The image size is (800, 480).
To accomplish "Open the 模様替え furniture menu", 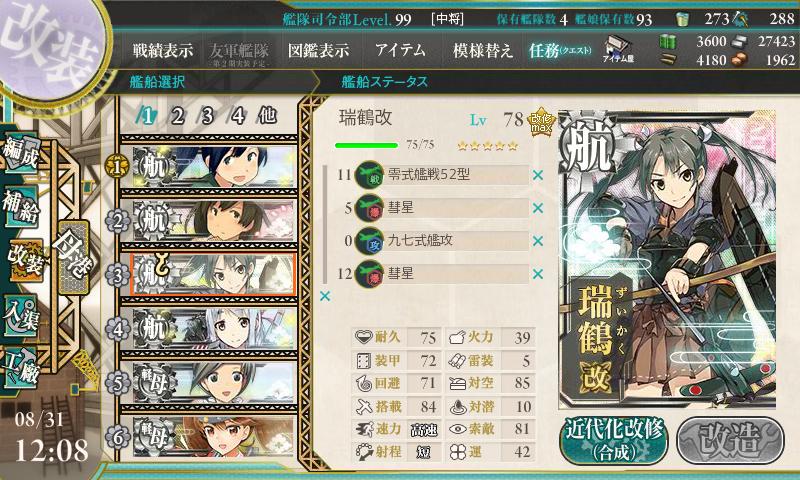I will click(483, 50).
